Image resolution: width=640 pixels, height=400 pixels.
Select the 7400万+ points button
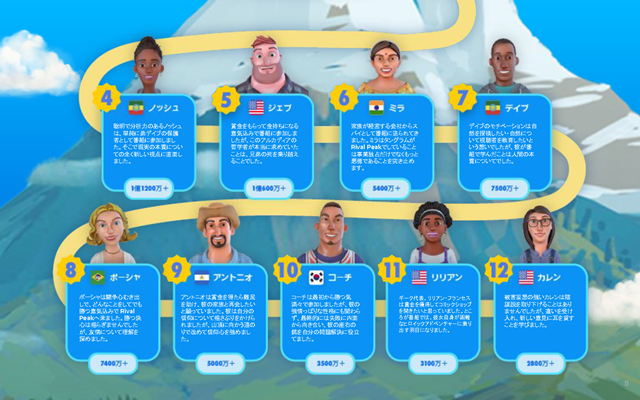(111, 362)
